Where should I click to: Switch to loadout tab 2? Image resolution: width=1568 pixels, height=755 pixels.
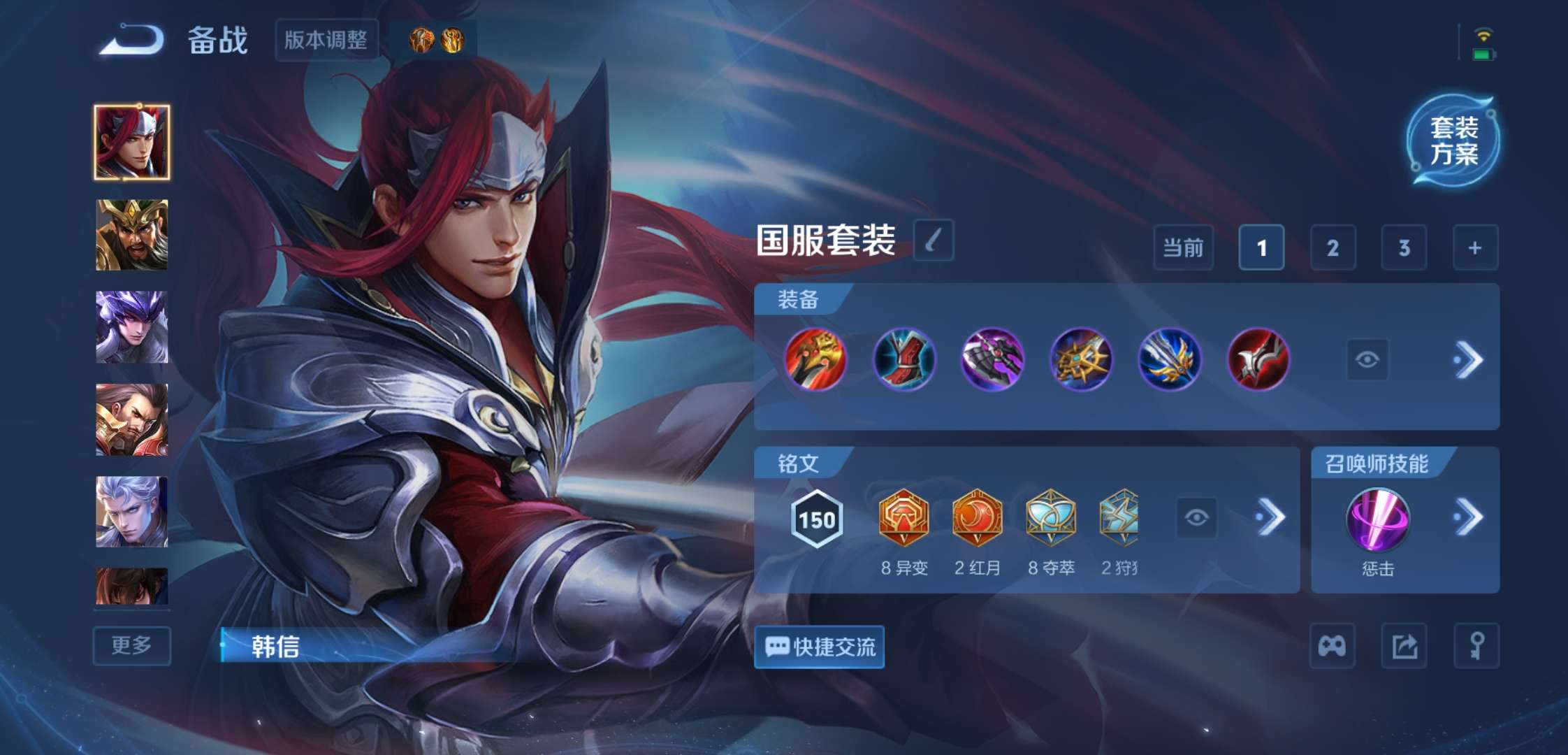(x=1333, y=247)
